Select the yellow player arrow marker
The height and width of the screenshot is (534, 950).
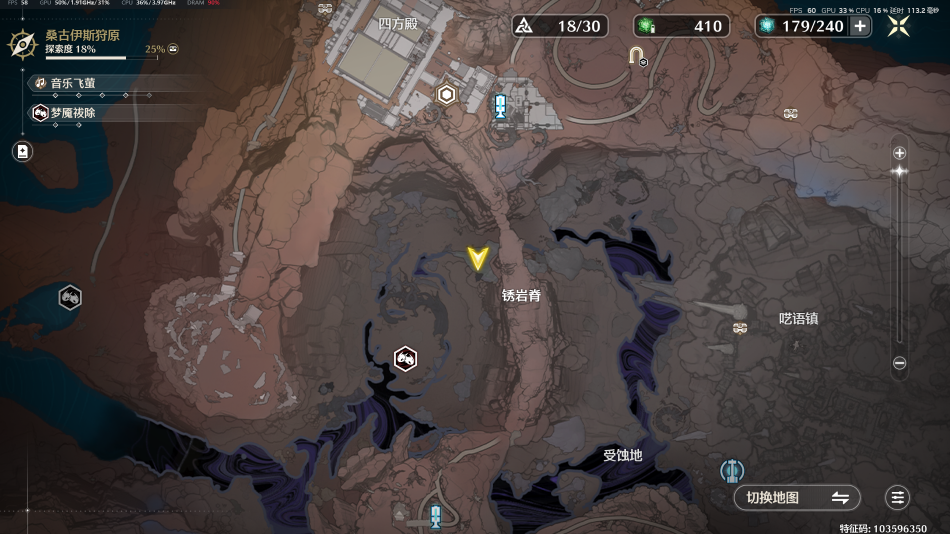478,258
